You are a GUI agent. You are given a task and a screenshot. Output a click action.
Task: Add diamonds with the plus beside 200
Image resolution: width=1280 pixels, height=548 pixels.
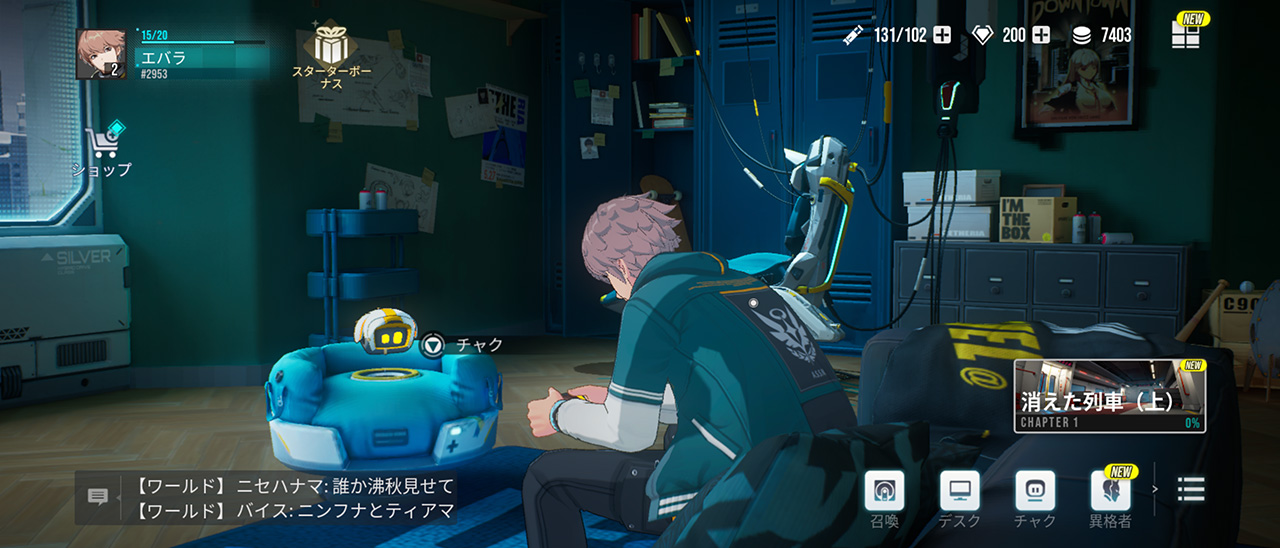pyautogui.click(x=1041, y=36)
